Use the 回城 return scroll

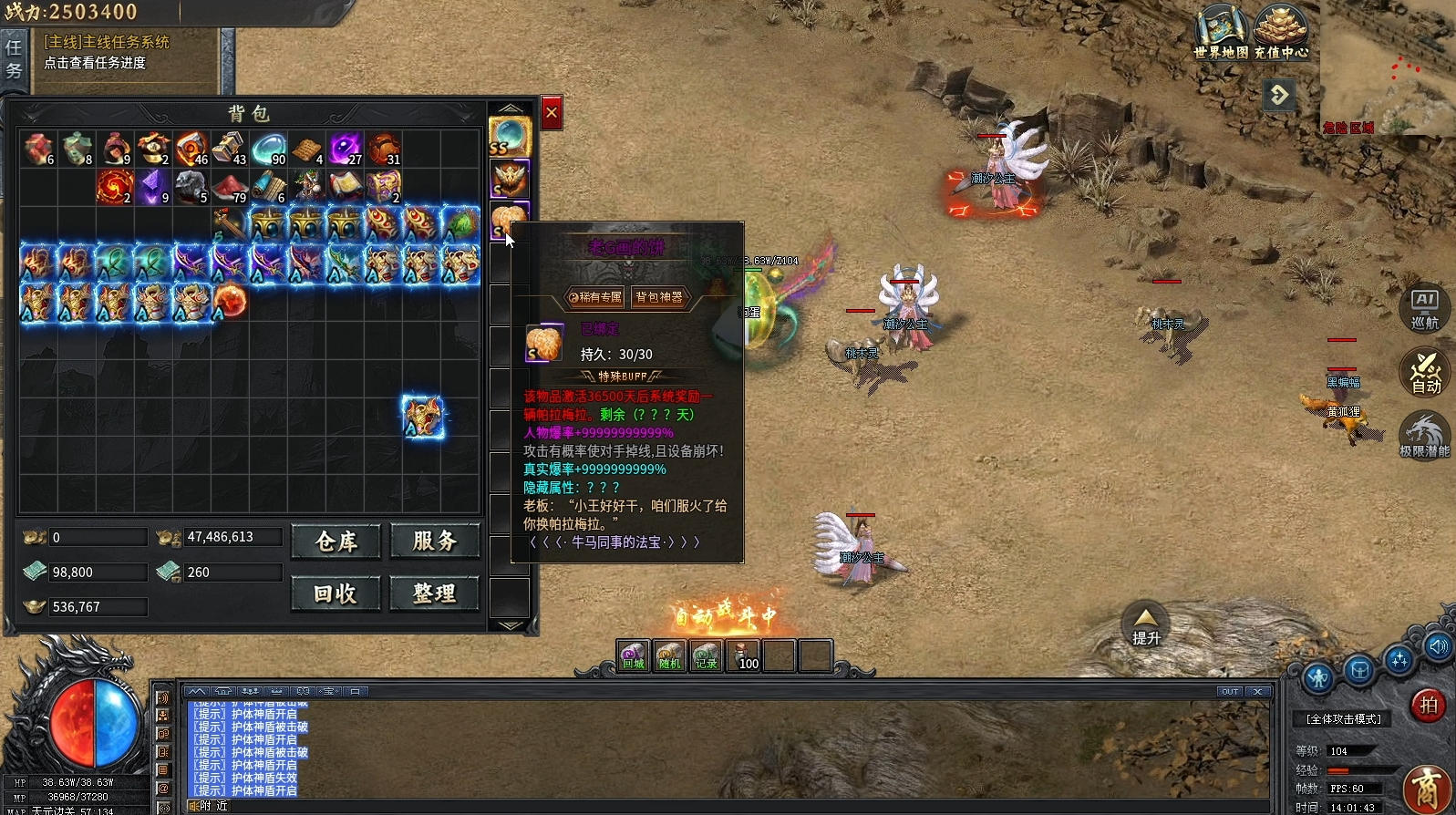[633, 656]
